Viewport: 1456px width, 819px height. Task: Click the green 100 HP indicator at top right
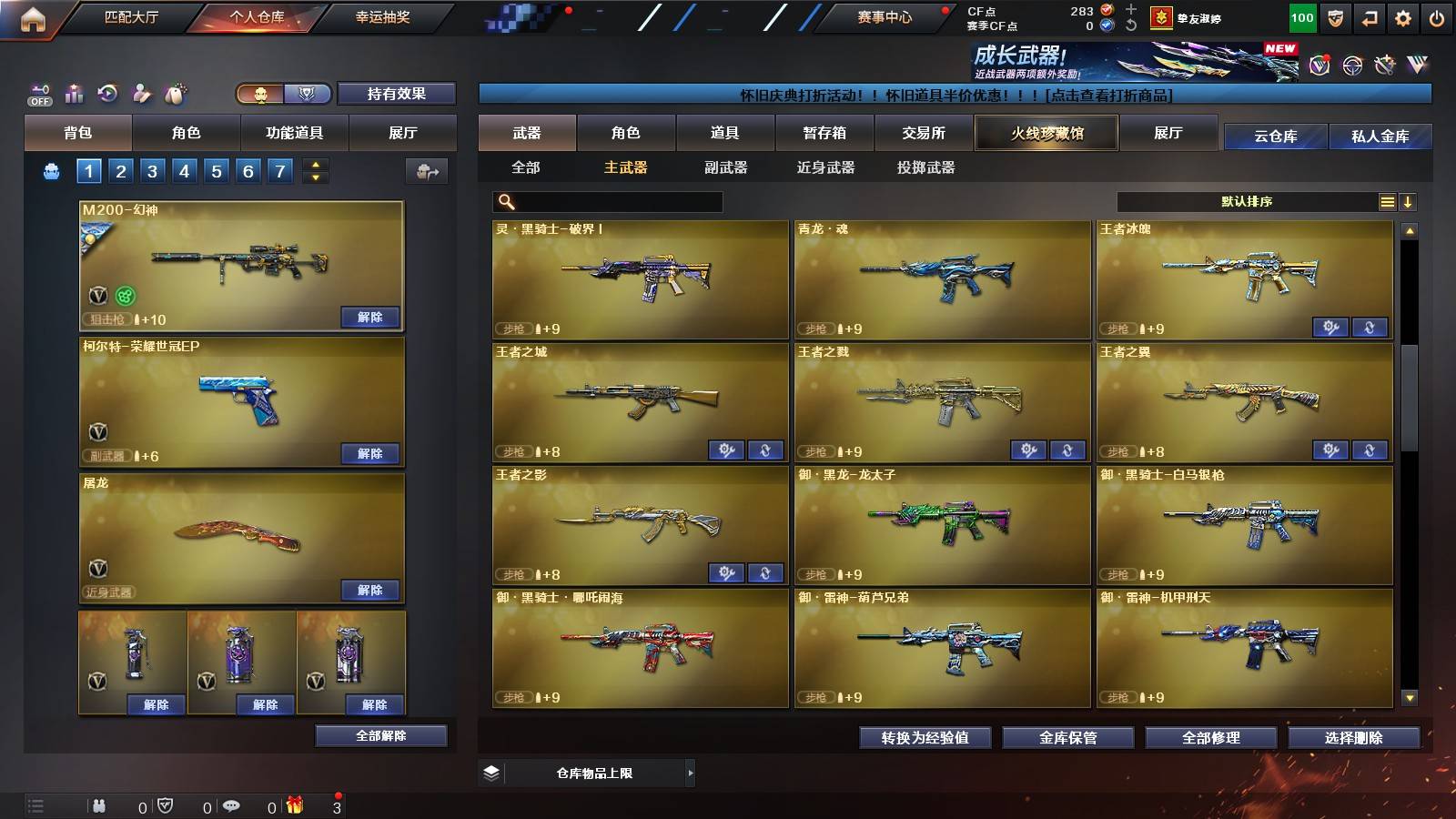[x=1303, y=17]
